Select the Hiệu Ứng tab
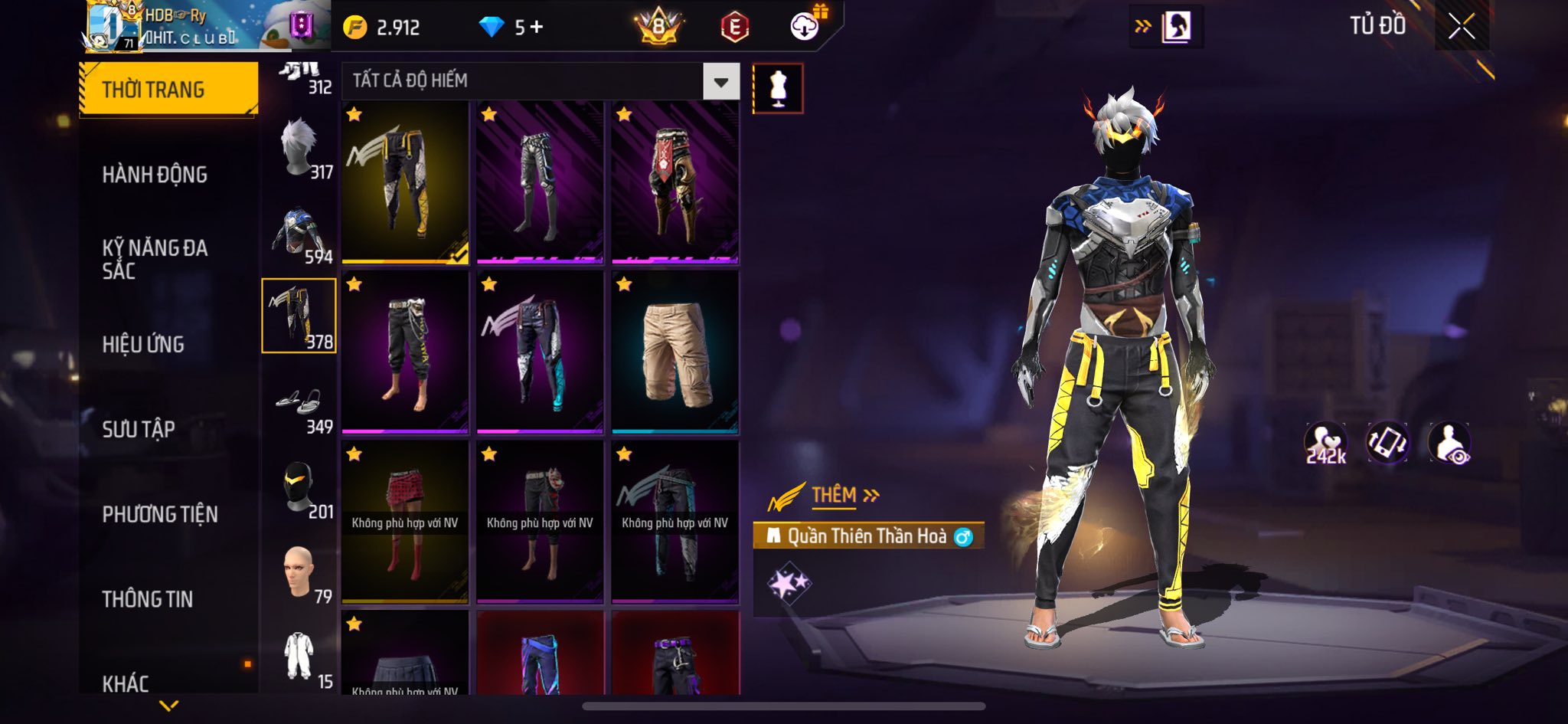Screen dimensions: 1568x724 click(143, 345)
